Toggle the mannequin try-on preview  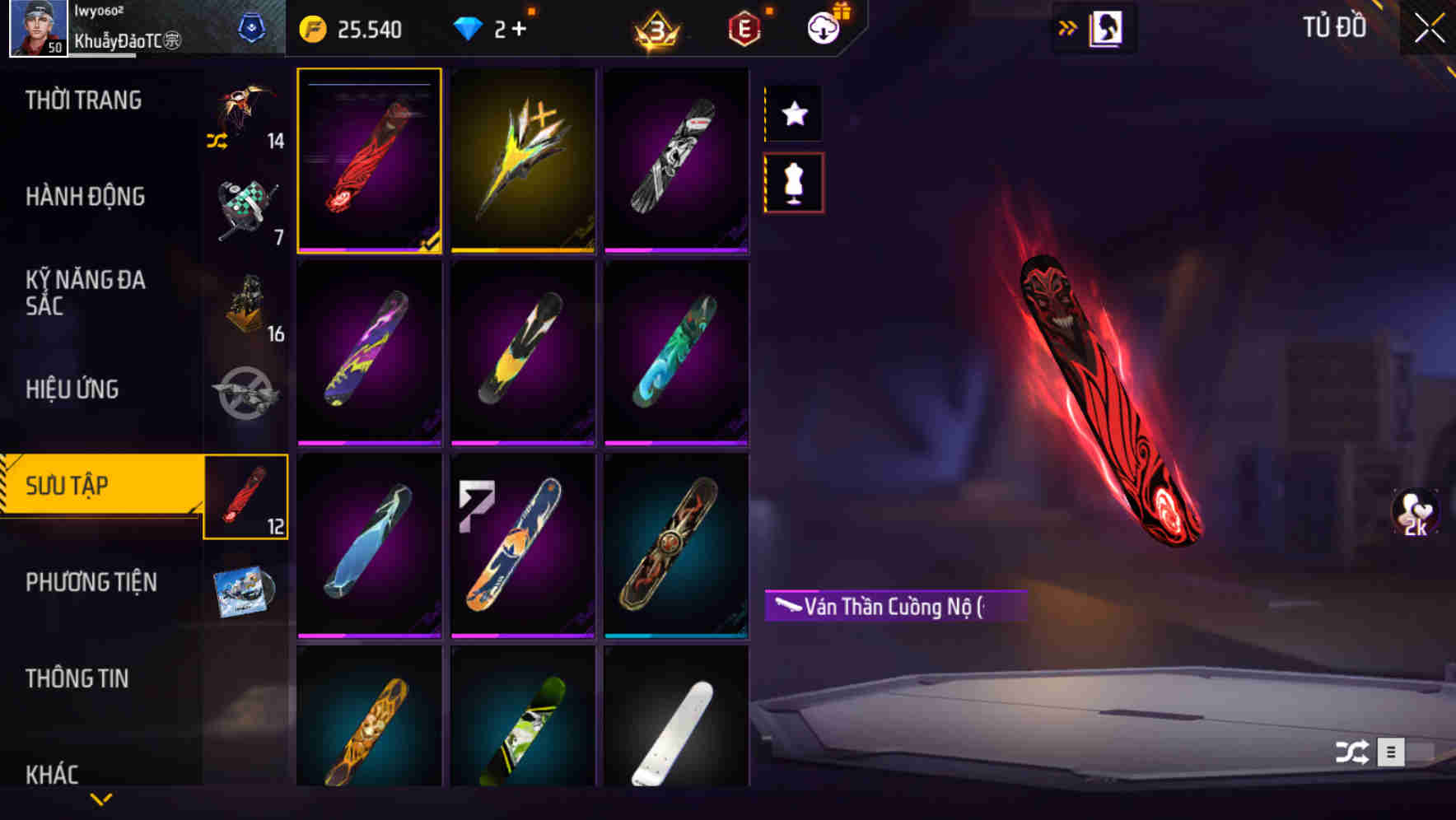[793, 183]
